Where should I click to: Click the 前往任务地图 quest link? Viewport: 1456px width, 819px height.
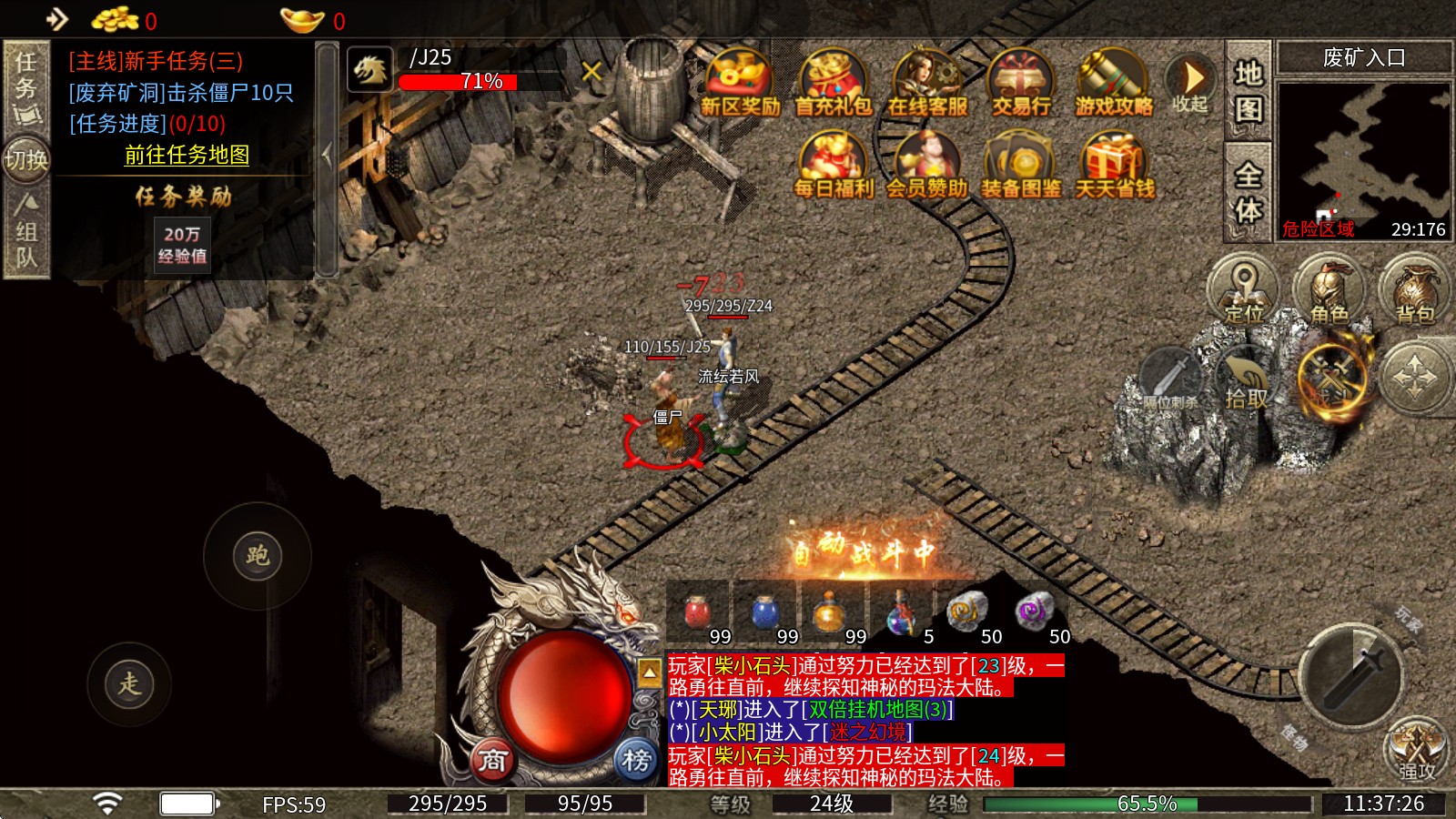(187, 155)
